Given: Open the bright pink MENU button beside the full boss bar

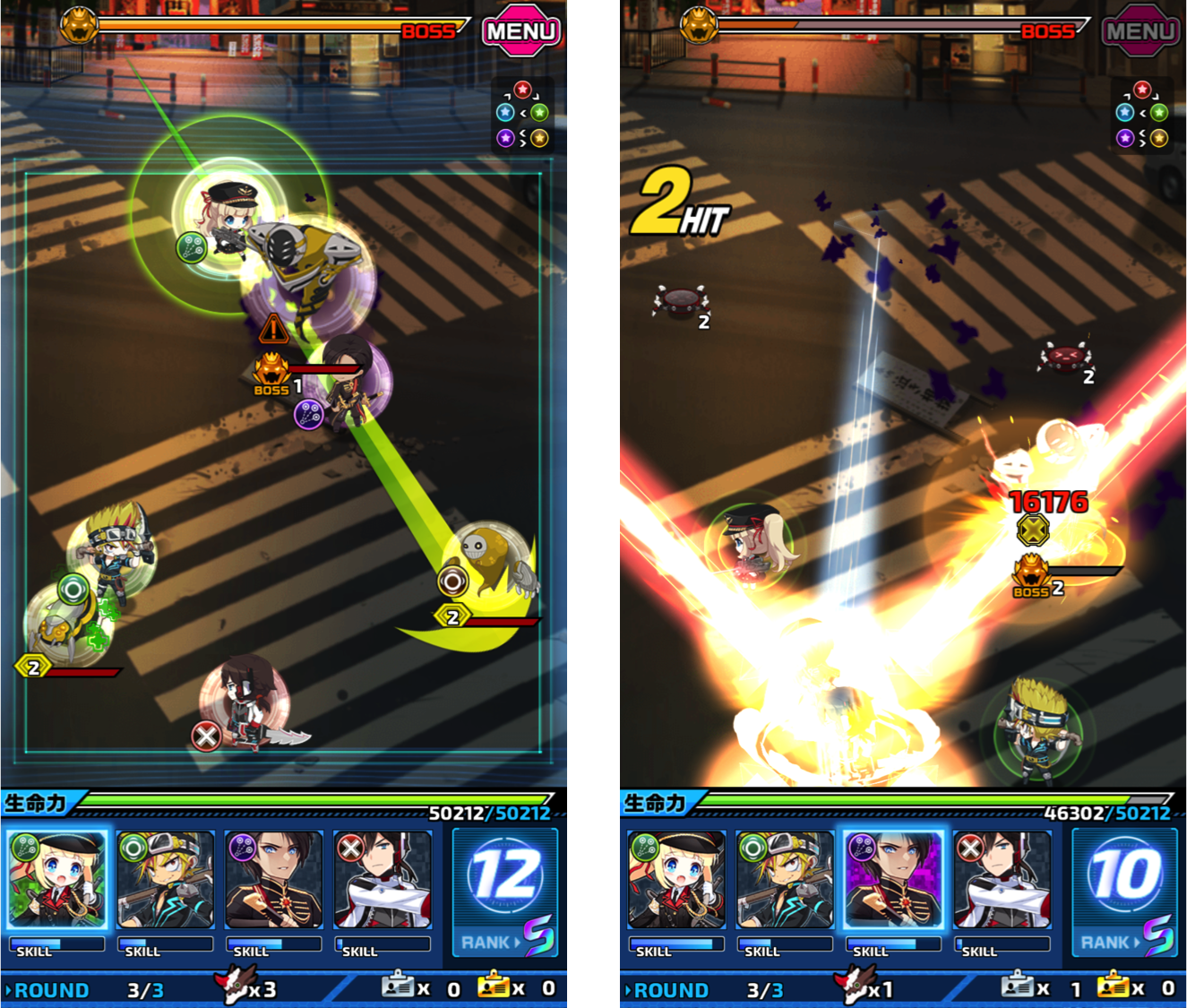Looking at the screenshot, I should (521, 31).
